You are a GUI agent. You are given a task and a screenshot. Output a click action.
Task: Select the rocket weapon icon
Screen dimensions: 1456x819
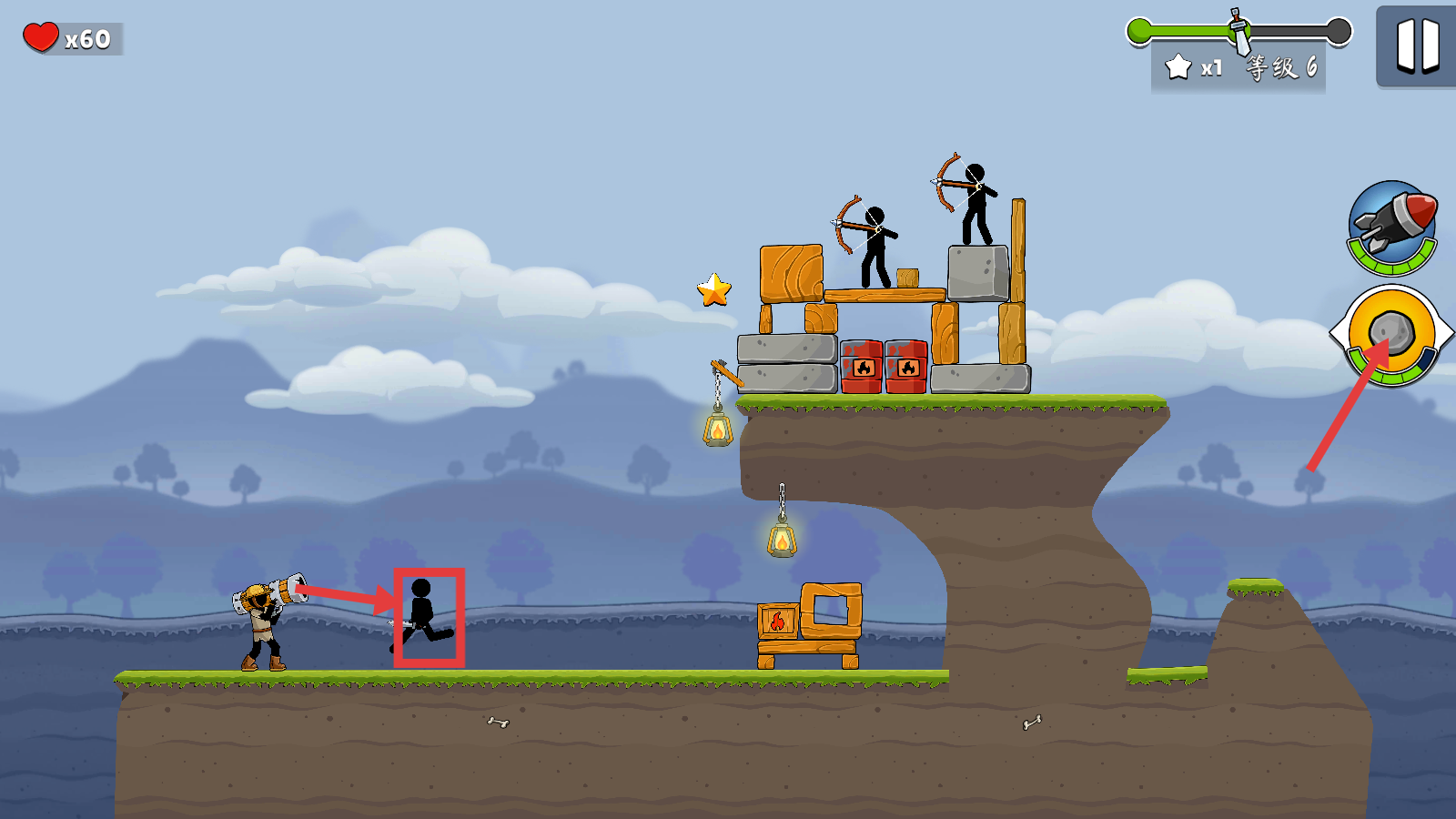coord(1391,226)
